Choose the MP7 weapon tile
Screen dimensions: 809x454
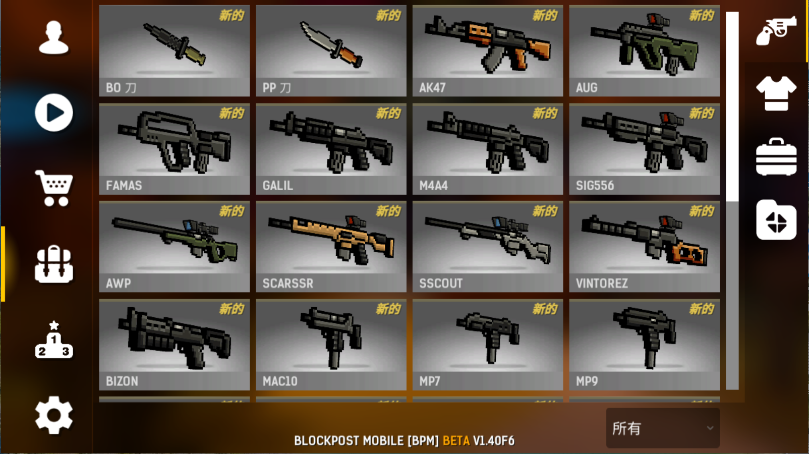click(x=488, y=344)
